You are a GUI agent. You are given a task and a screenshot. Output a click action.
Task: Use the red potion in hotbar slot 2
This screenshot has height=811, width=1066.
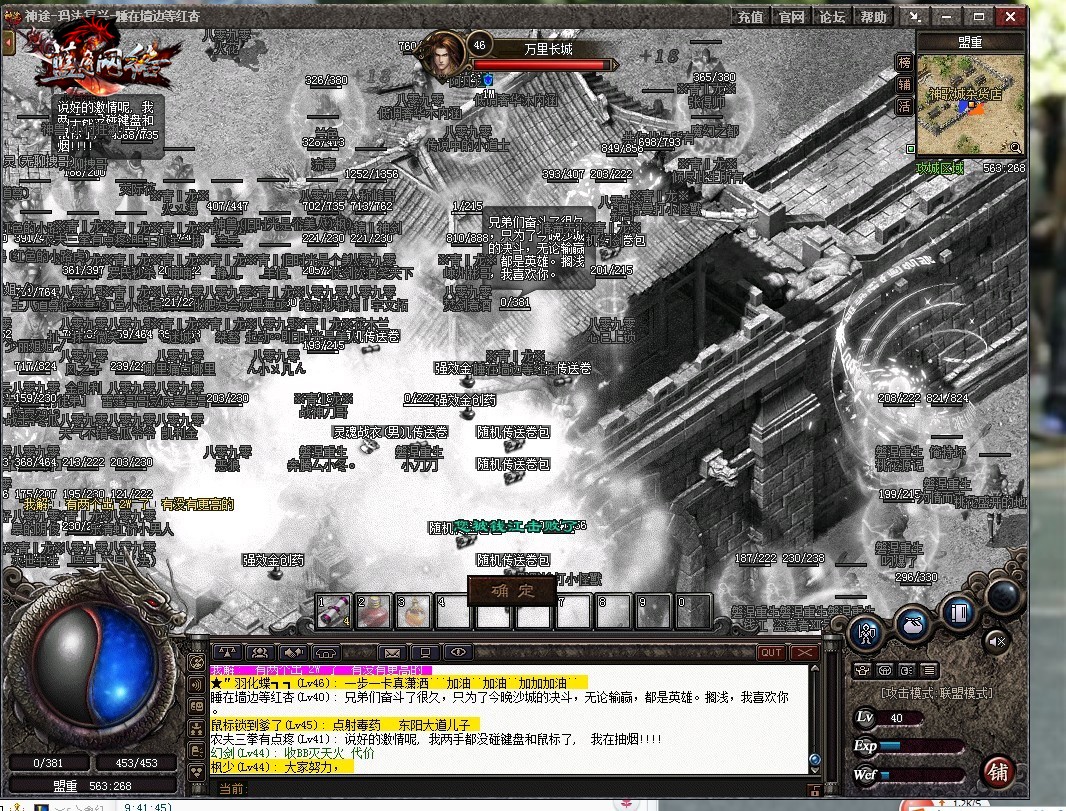pos(374,611)
